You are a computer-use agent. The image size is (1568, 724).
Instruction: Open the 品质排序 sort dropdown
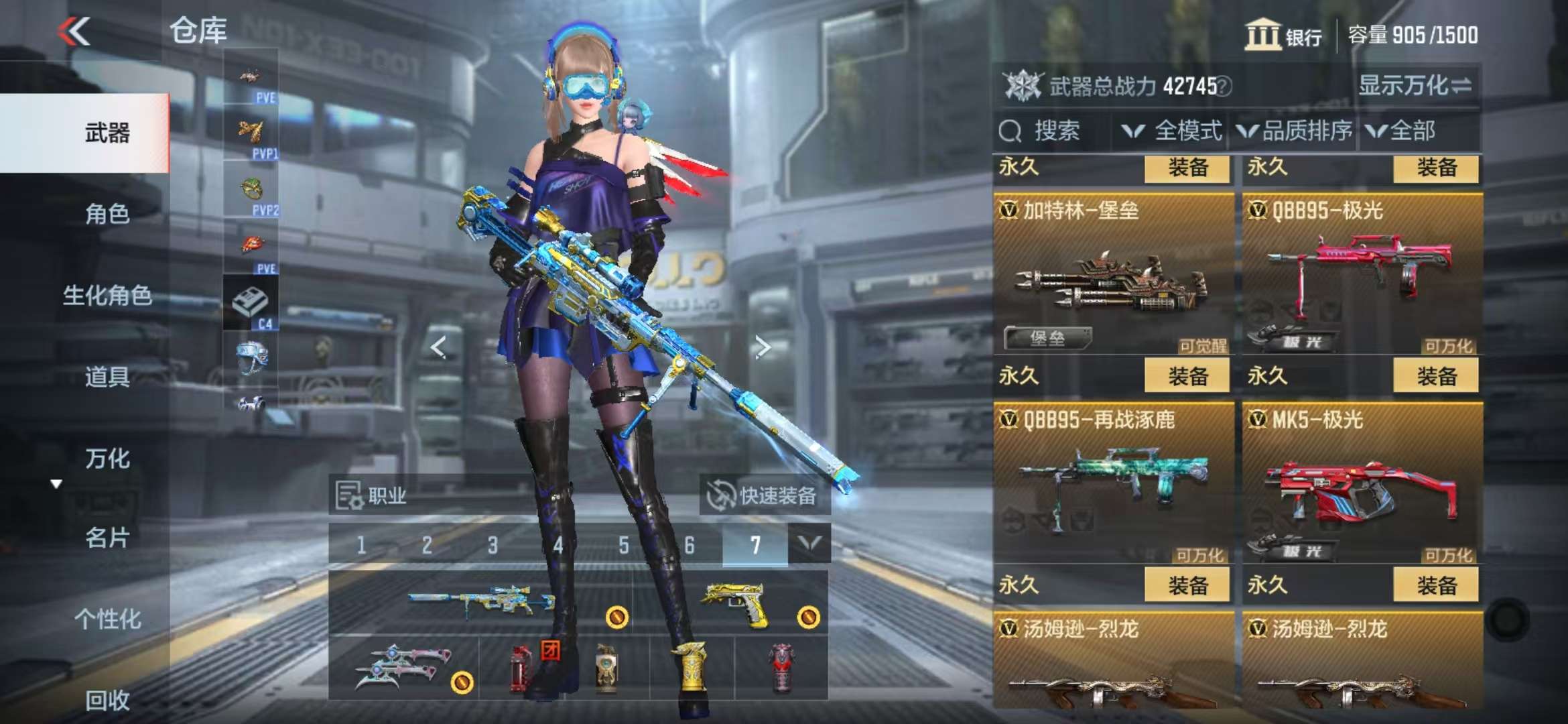click(x=1295, y=131)
